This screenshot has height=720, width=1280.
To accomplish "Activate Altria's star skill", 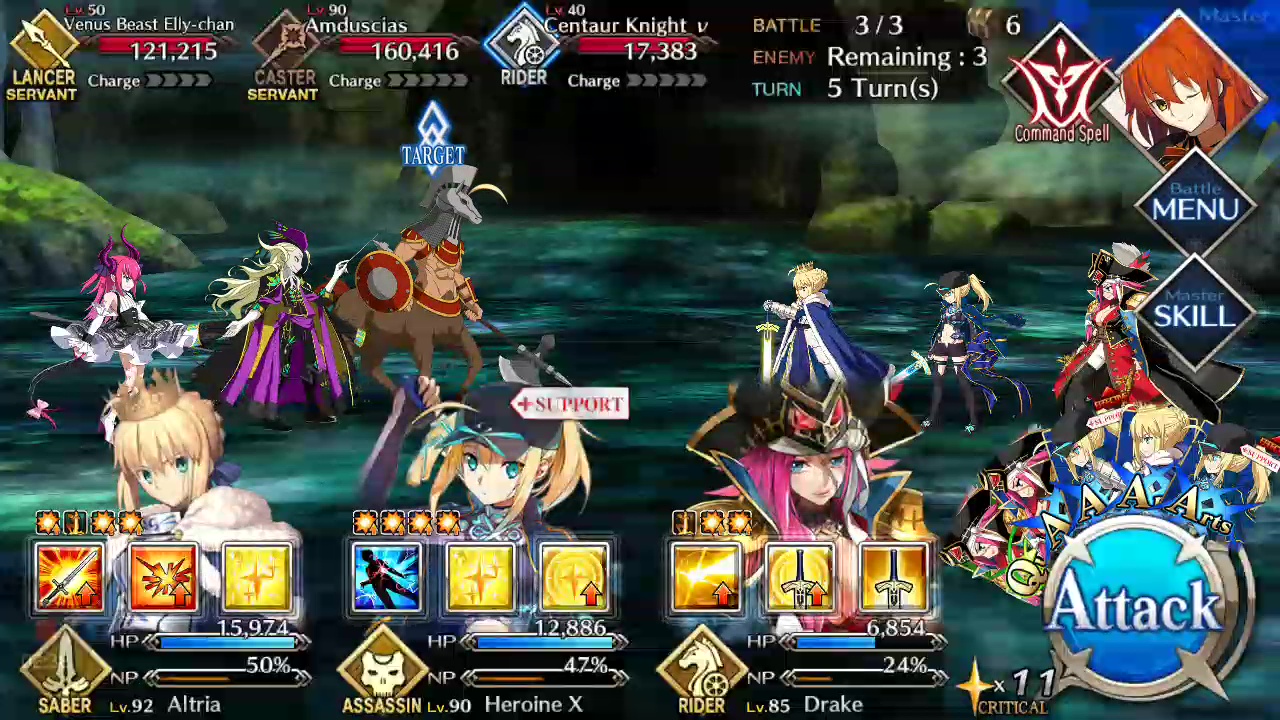I will (257, 577).
